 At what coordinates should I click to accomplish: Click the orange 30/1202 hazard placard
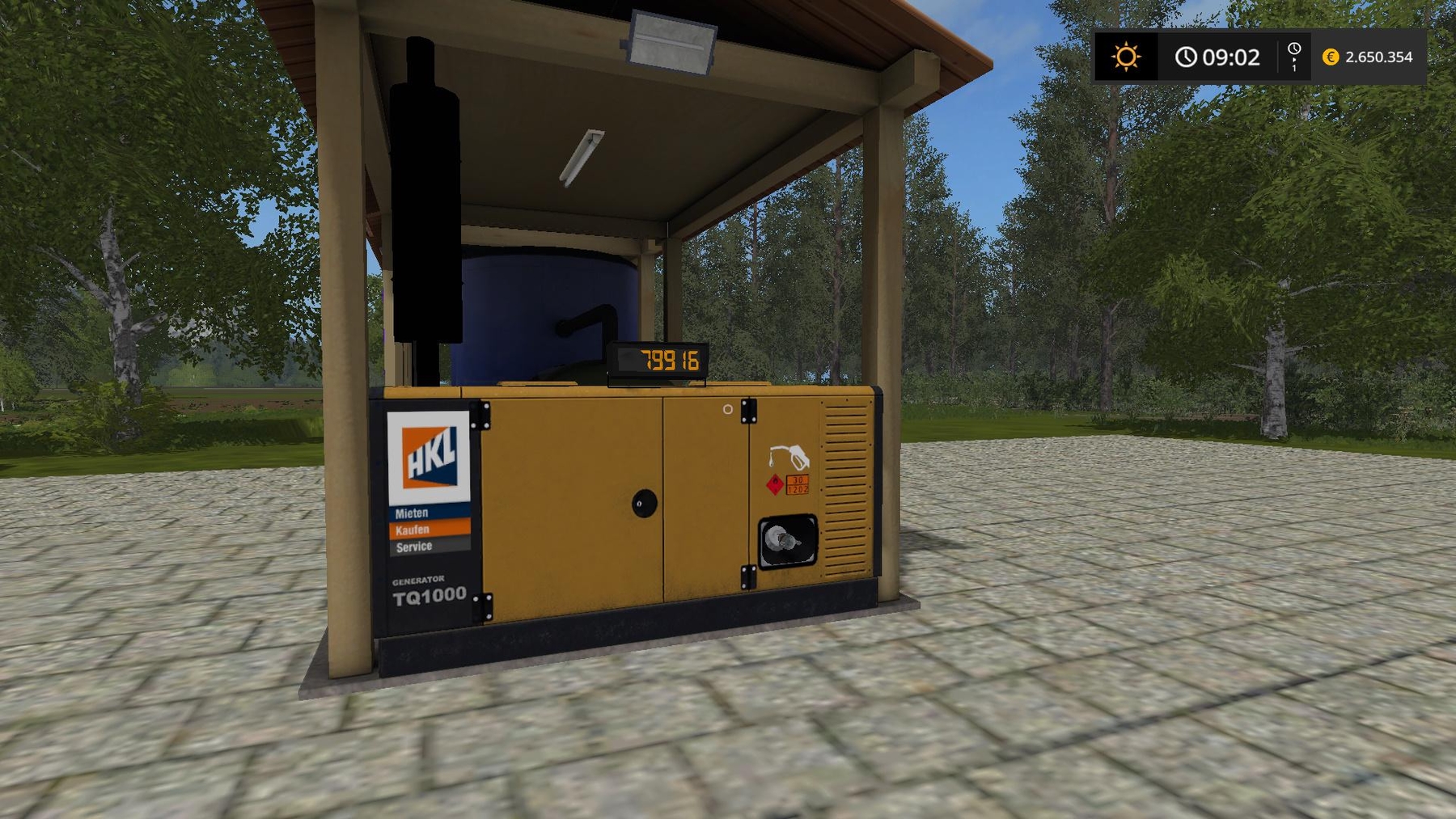(797, 483)
